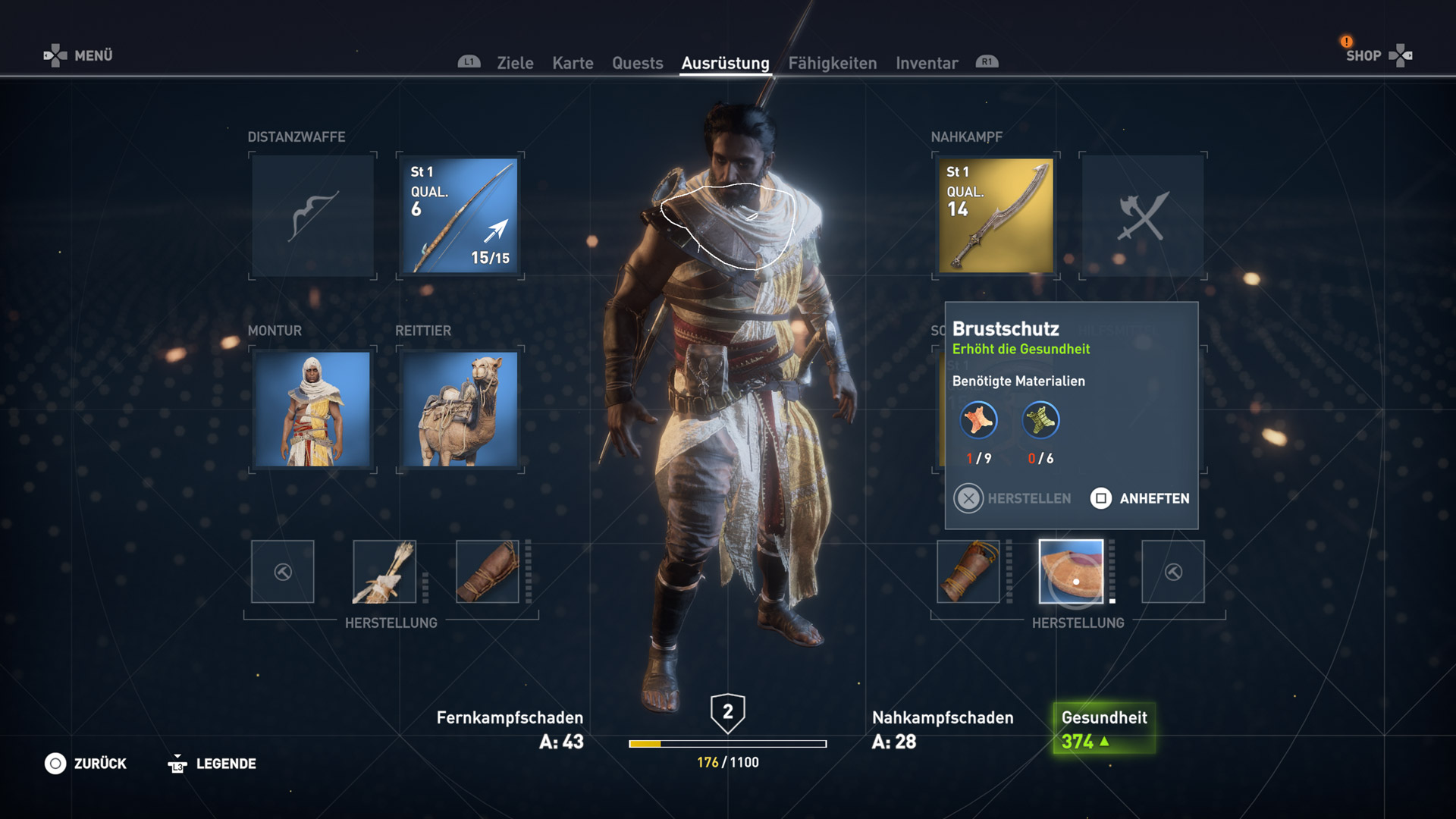Switch to the Ziele tab

[x=515, y=63]
